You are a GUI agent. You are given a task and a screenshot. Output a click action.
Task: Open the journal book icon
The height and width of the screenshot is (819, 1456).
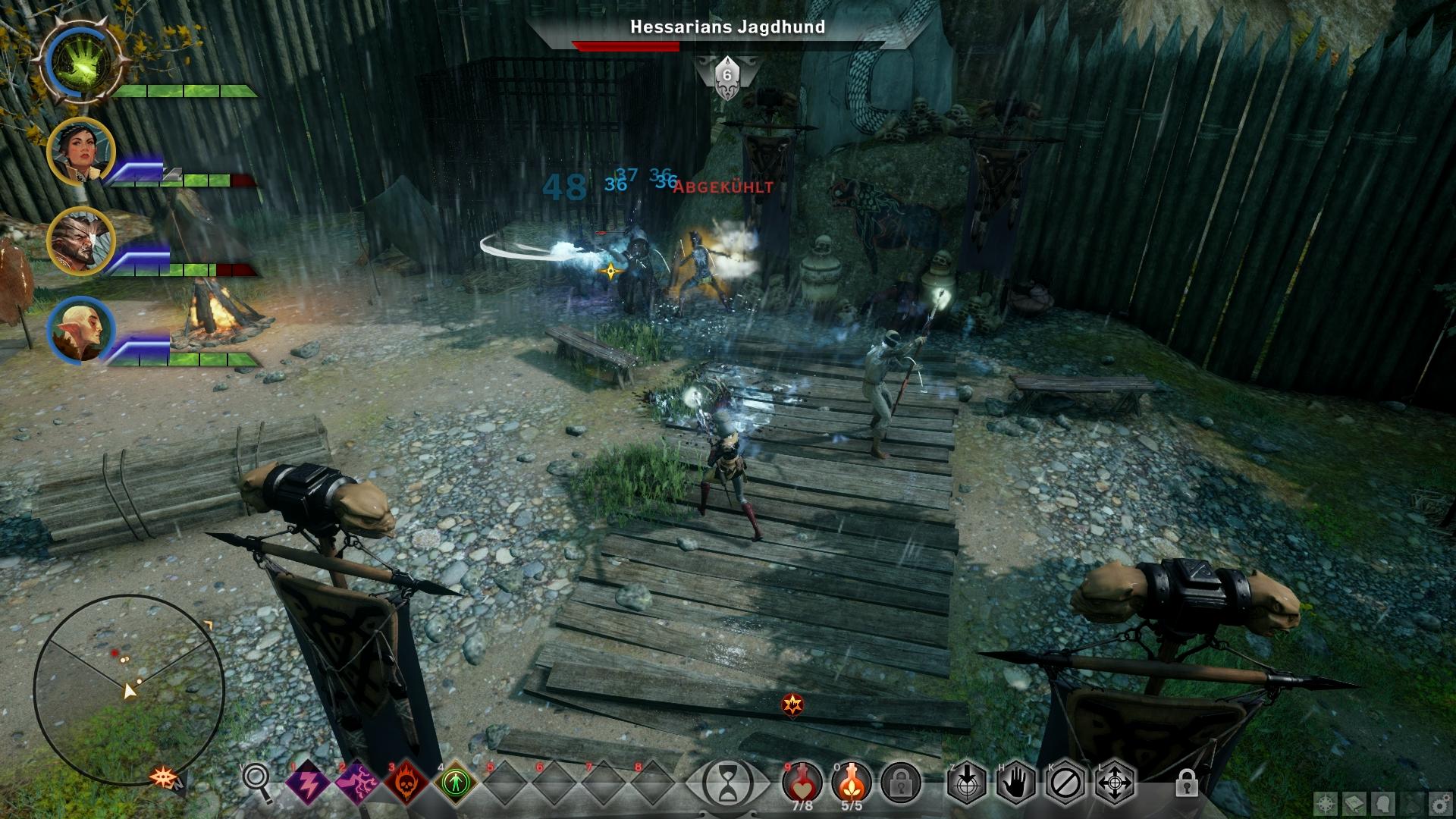(1355, 803)
